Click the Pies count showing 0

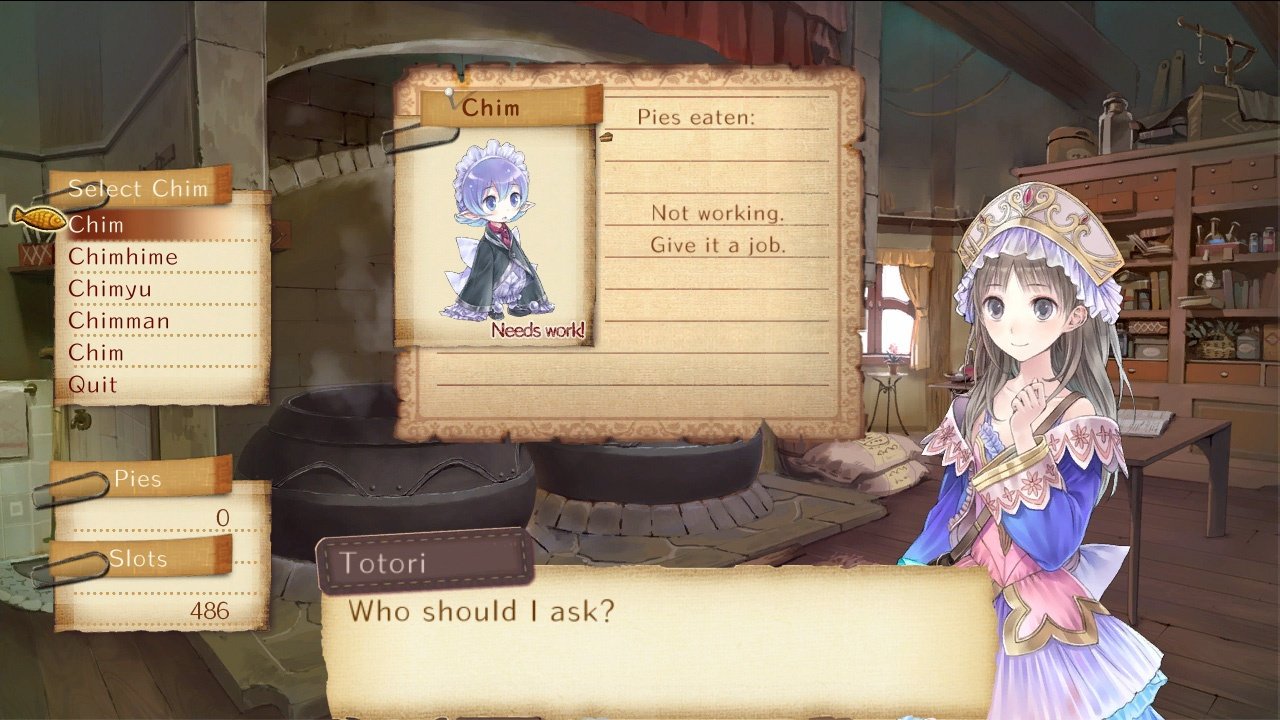click(220, 515)
